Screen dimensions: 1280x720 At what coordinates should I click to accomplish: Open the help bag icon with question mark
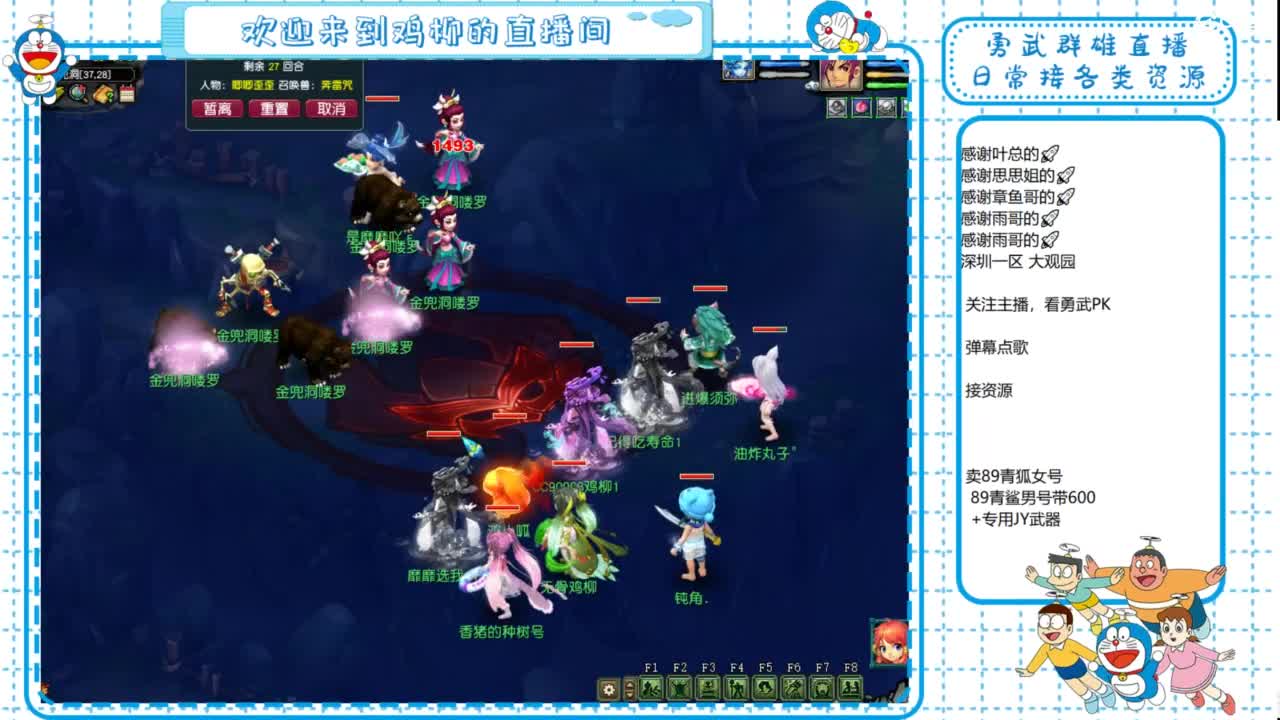point(103,95)
